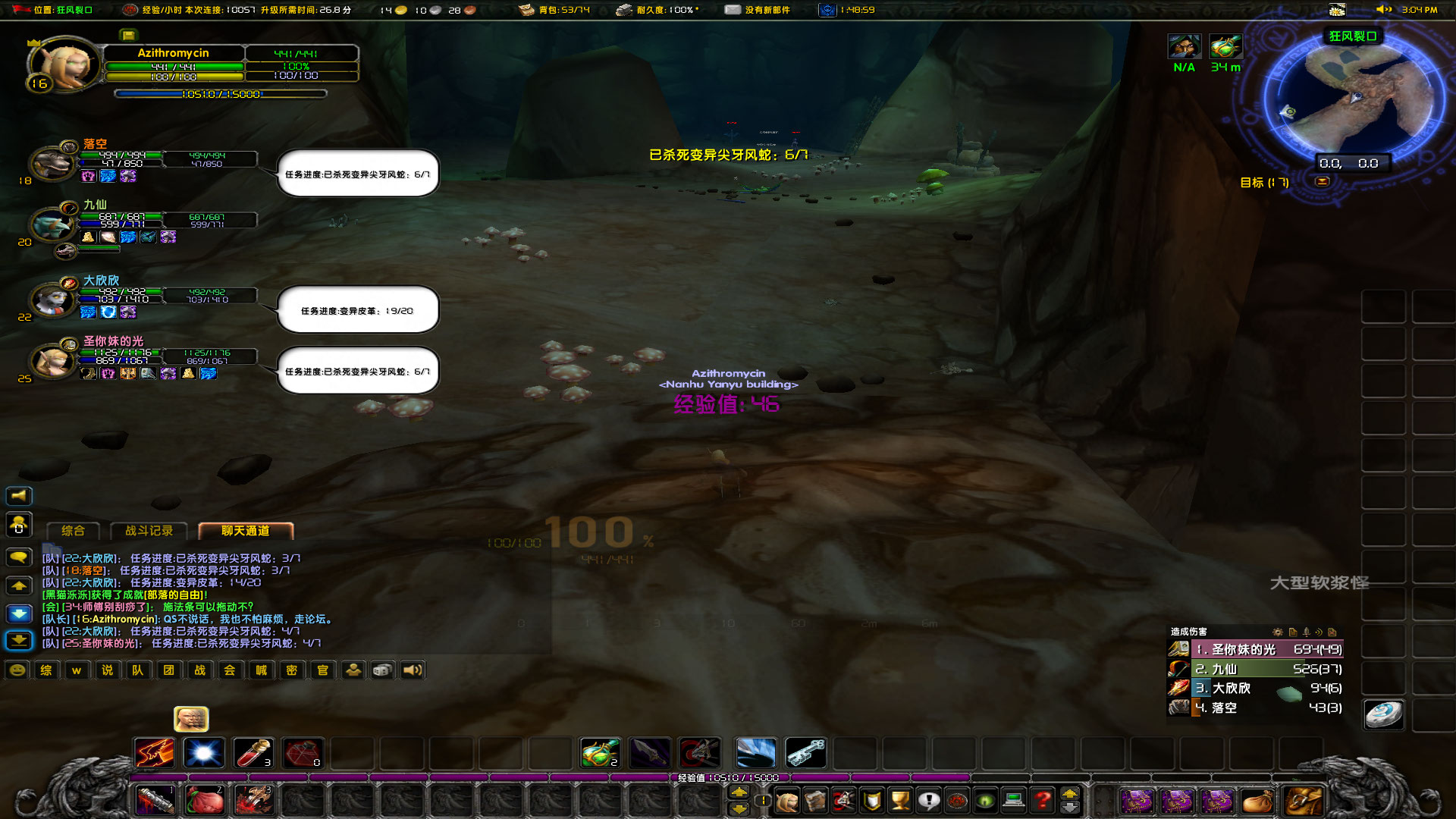Open the damage meter settings gear
The width and height of the screenshot is (1456, 819).
[1279, 632]
